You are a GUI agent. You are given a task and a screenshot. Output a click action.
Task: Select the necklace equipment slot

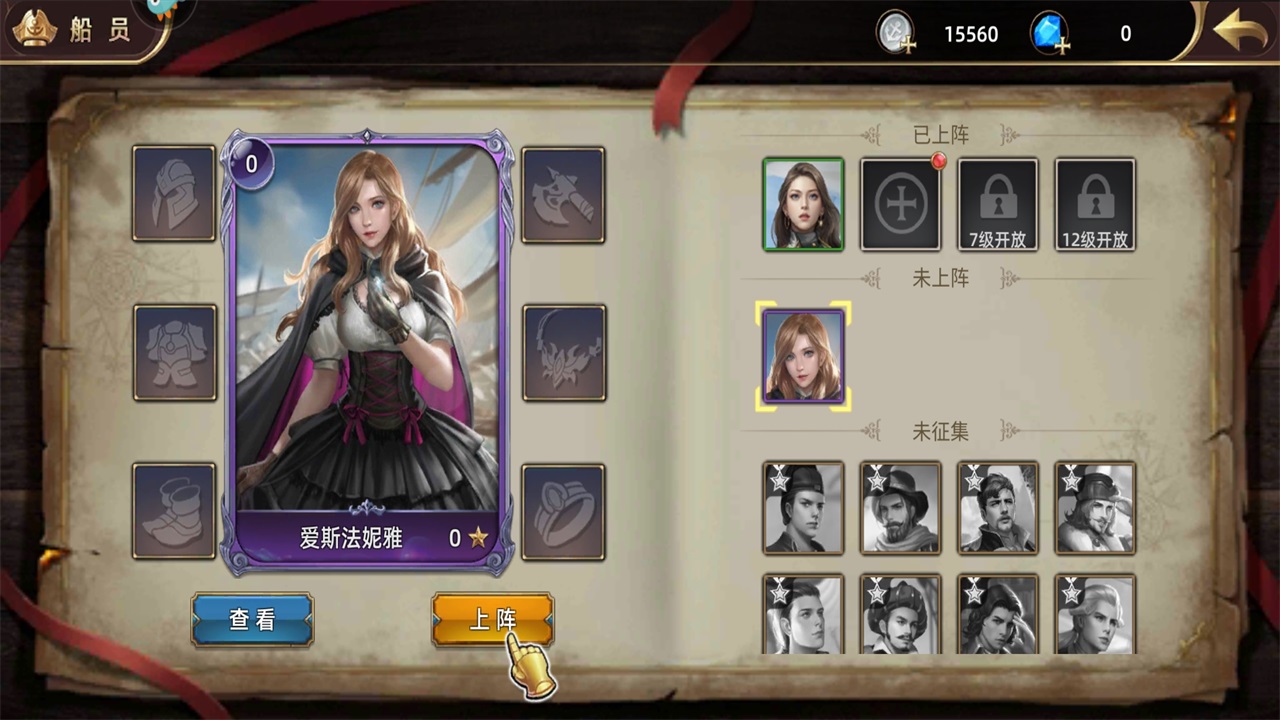coord(563,352)
